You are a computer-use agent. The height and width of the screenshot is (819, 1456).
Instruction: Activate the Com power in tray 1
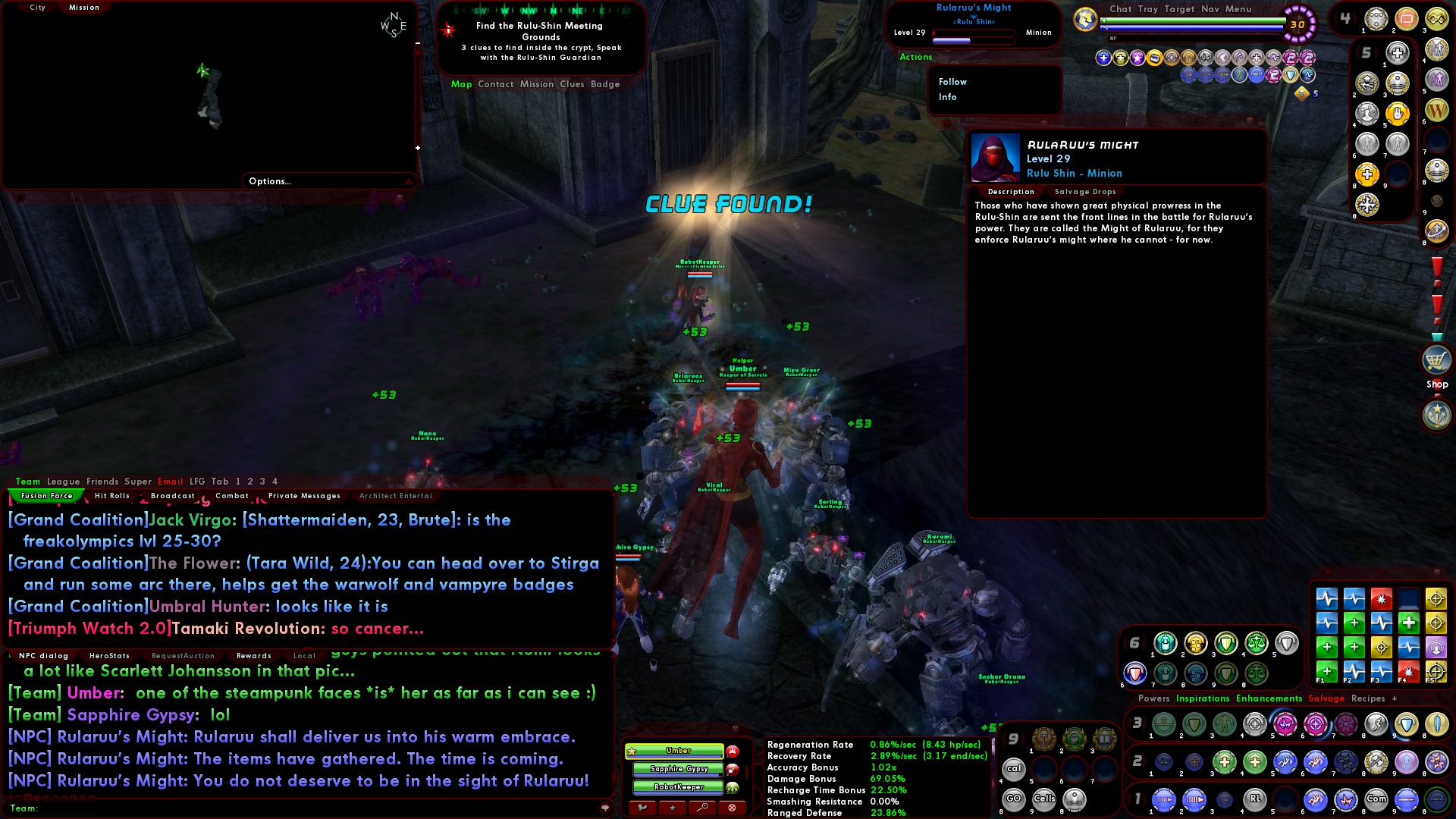click(x=1377, y=799)
